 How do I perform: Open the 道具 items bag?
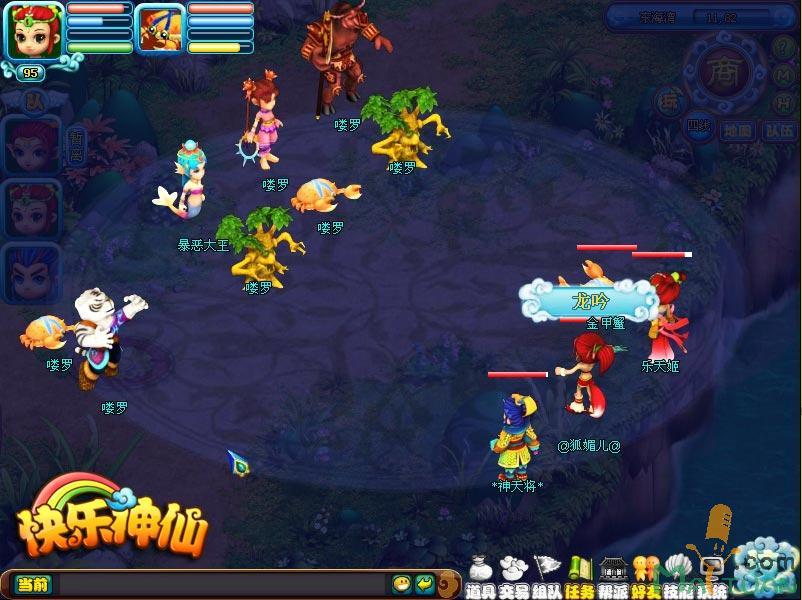pyautogui.click(x=480, y=575)
